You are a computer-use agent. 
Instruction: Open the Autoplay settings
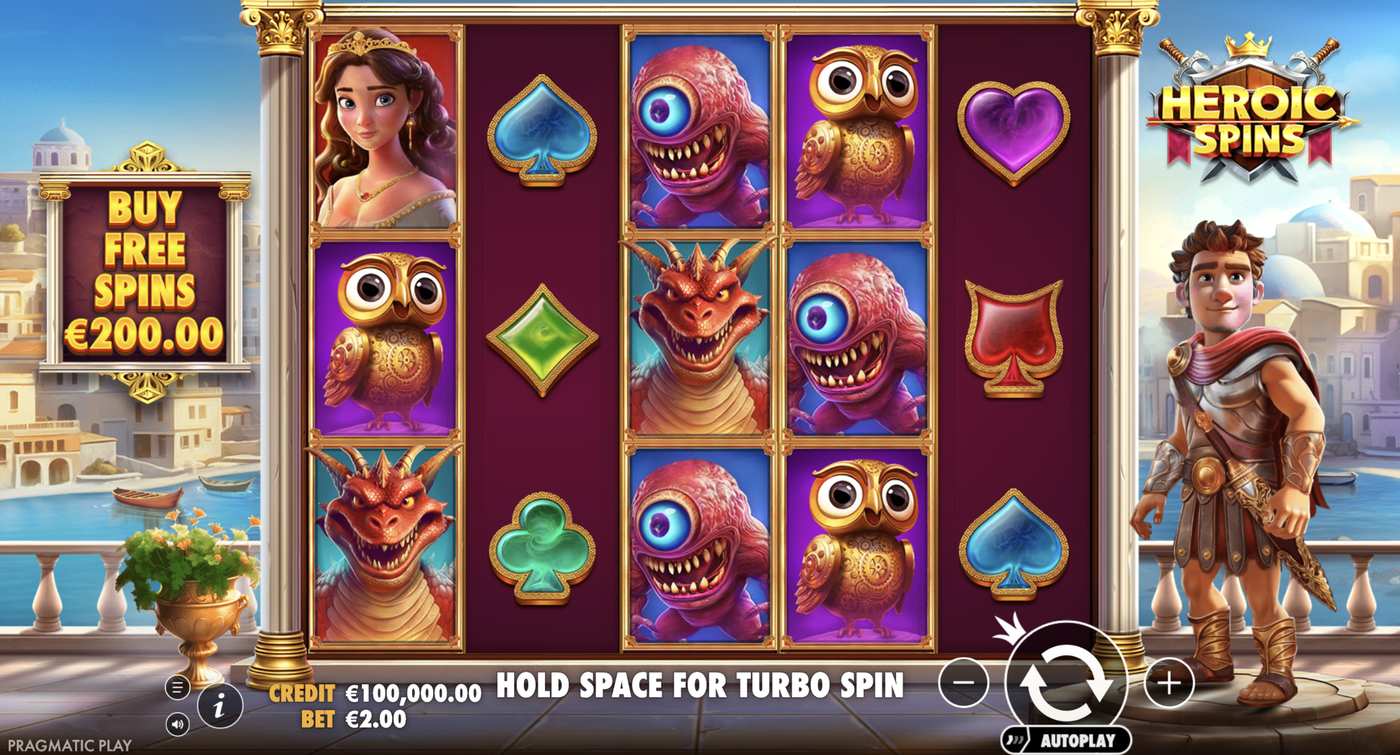1081,737
